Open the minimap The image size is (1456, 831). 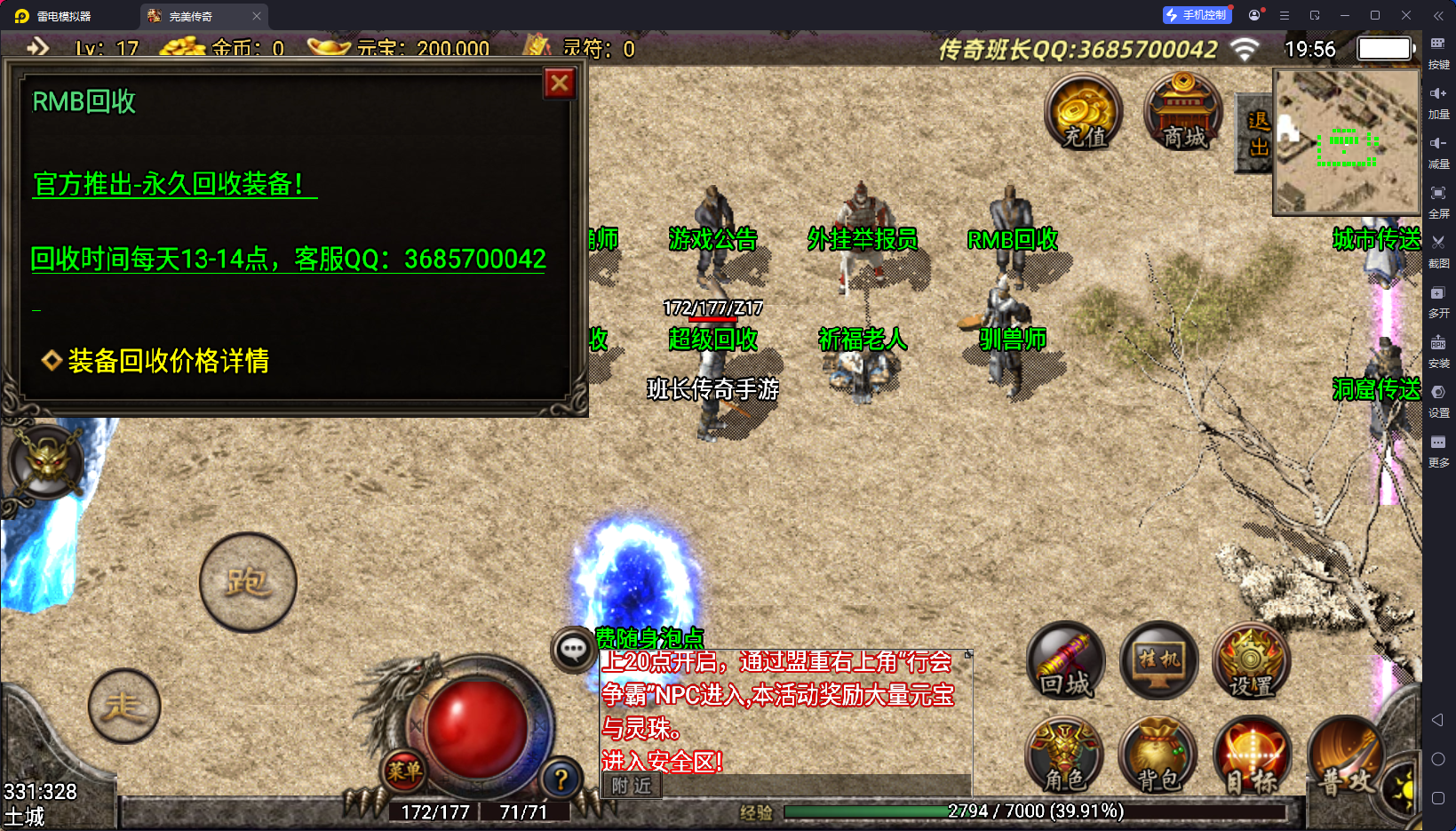[1346, 142]
